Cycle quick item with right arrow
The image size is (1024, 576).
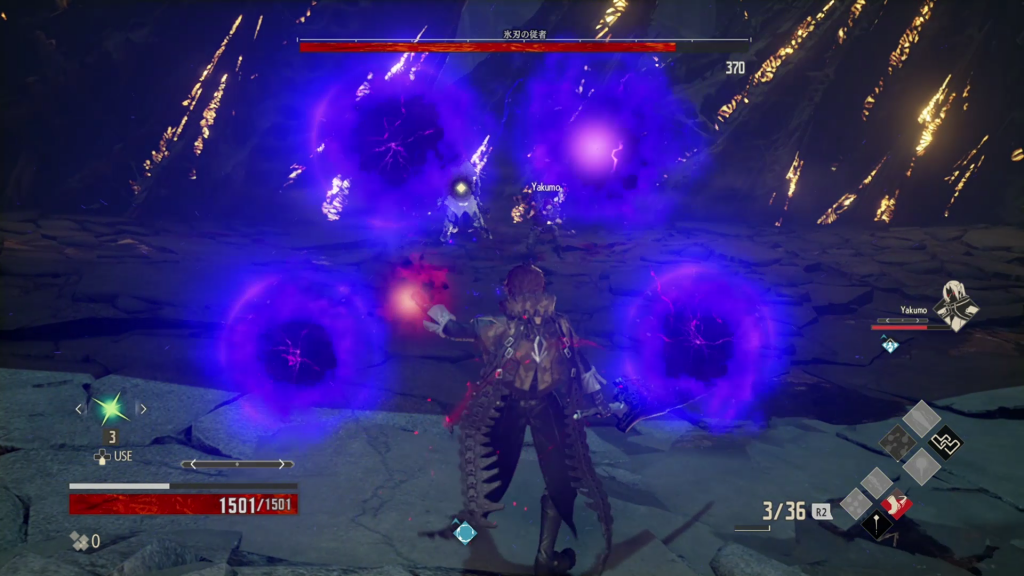142,408
